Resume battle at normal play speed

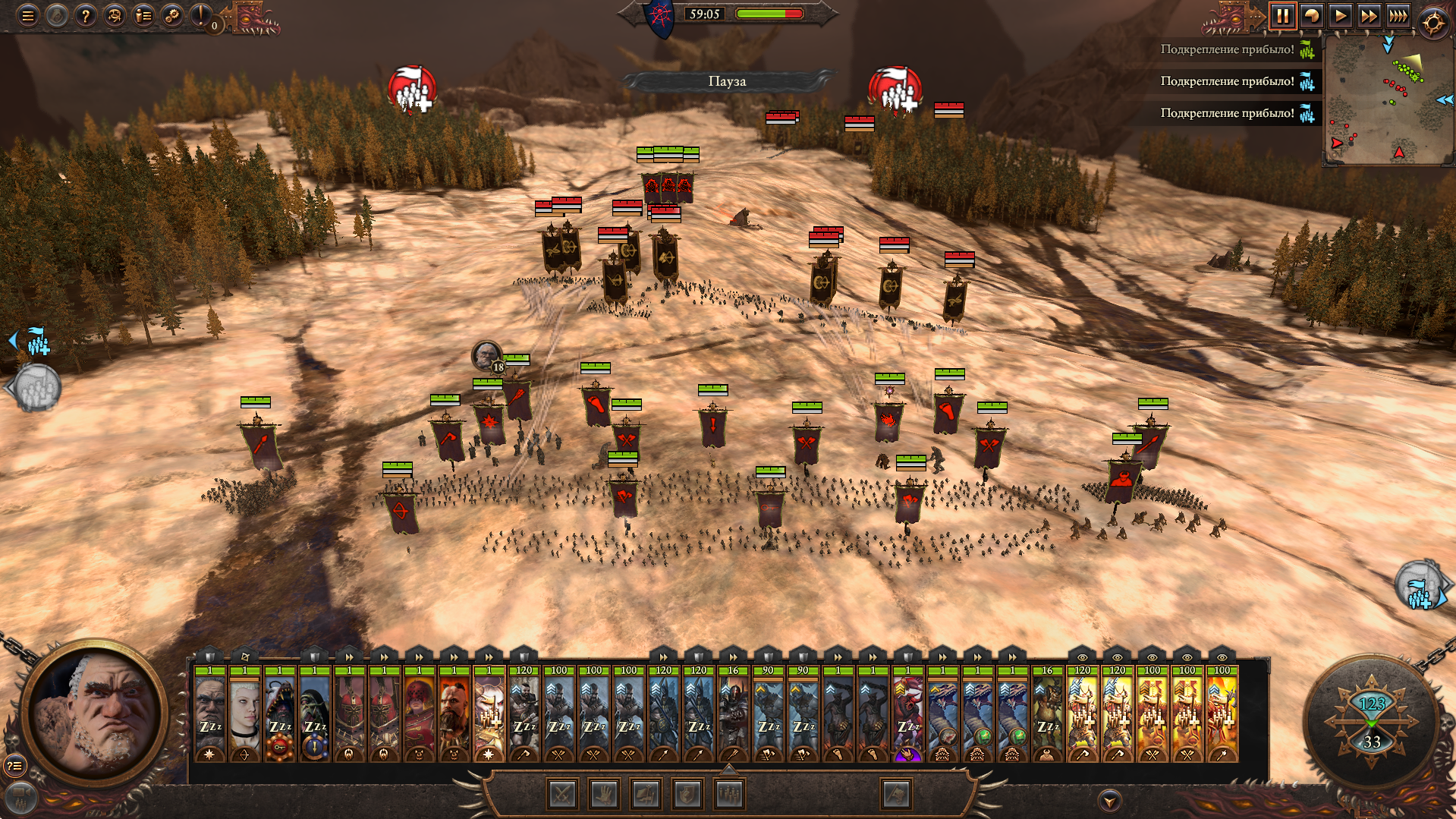coord(1340,16)
